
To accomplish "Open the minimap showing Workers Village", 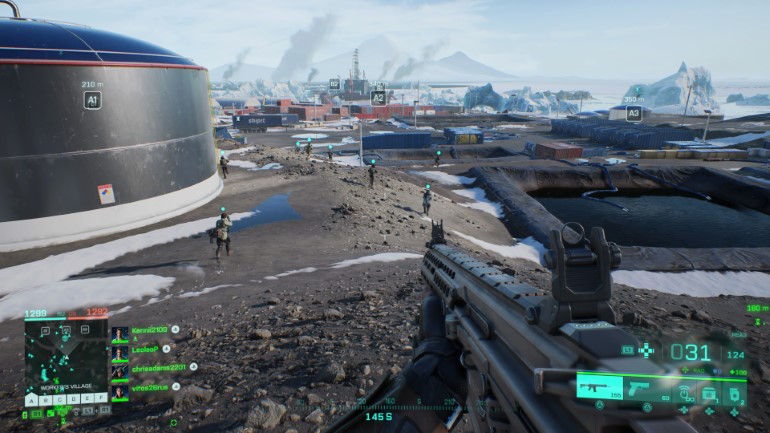I will point(66,353).
